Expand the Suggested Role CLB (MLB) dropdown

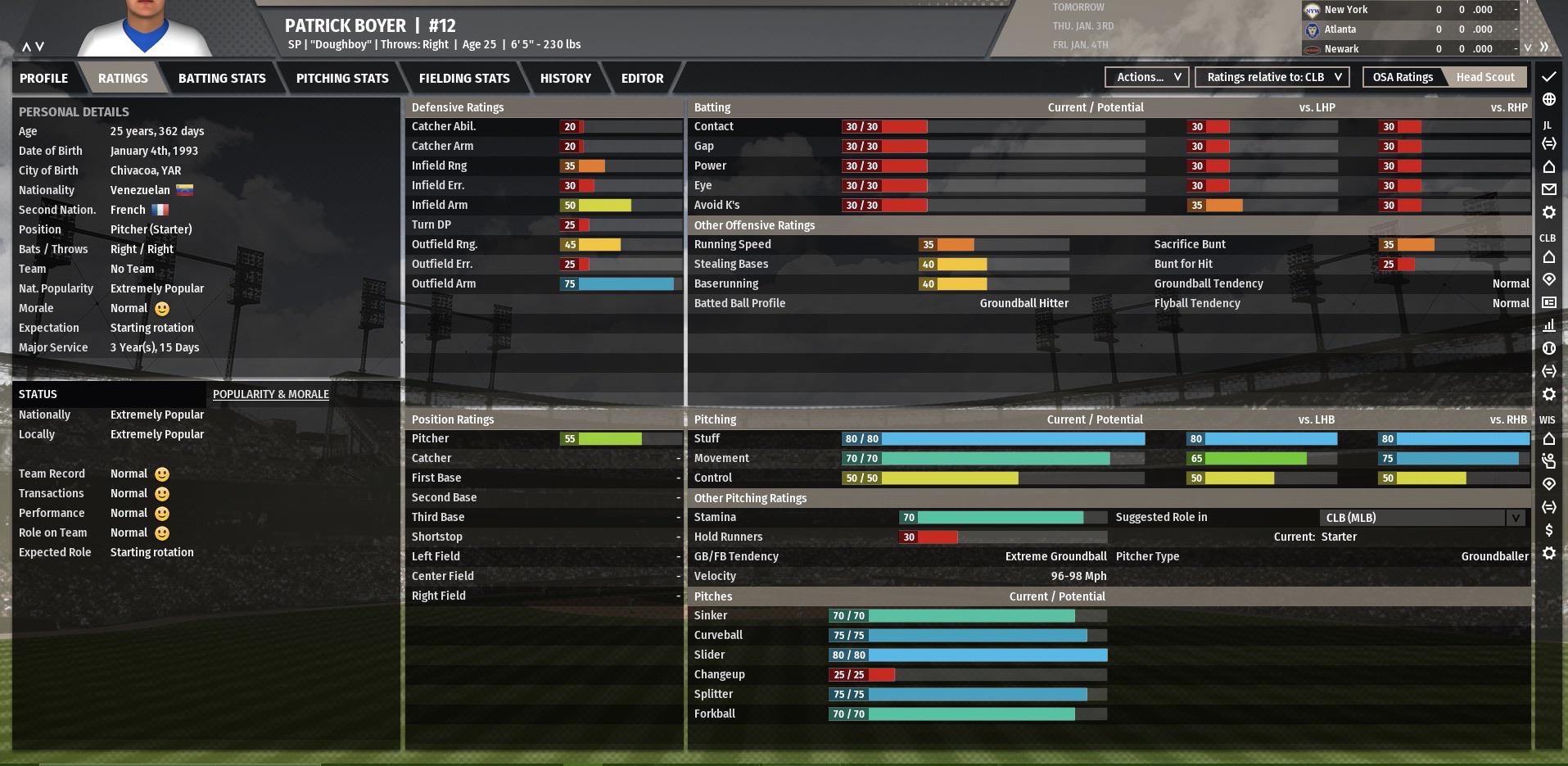tap(1516, 517)
